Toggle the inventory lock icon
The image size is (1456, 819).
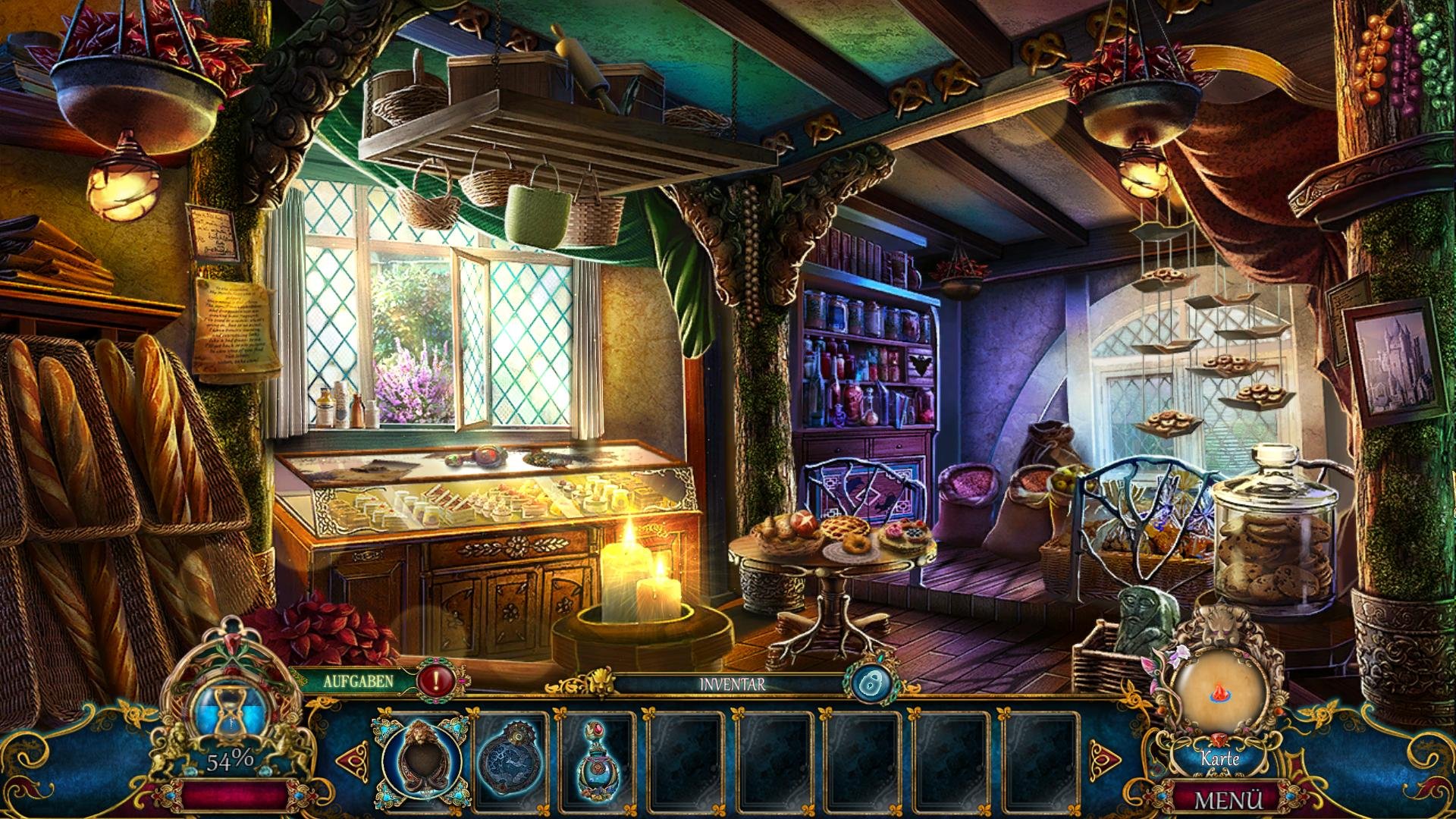868,683
